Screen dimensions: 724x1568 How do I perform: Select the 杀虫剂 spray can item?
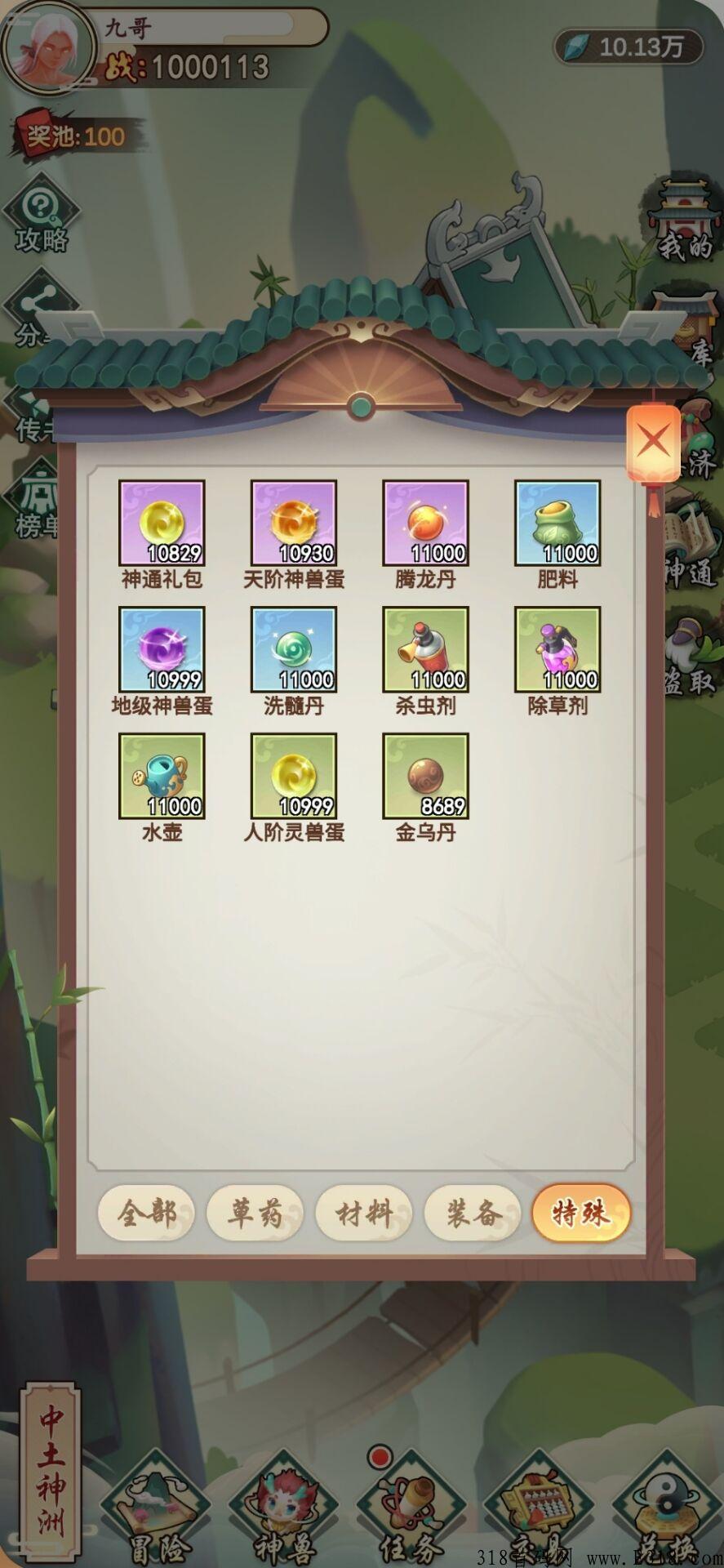(425, 650)
